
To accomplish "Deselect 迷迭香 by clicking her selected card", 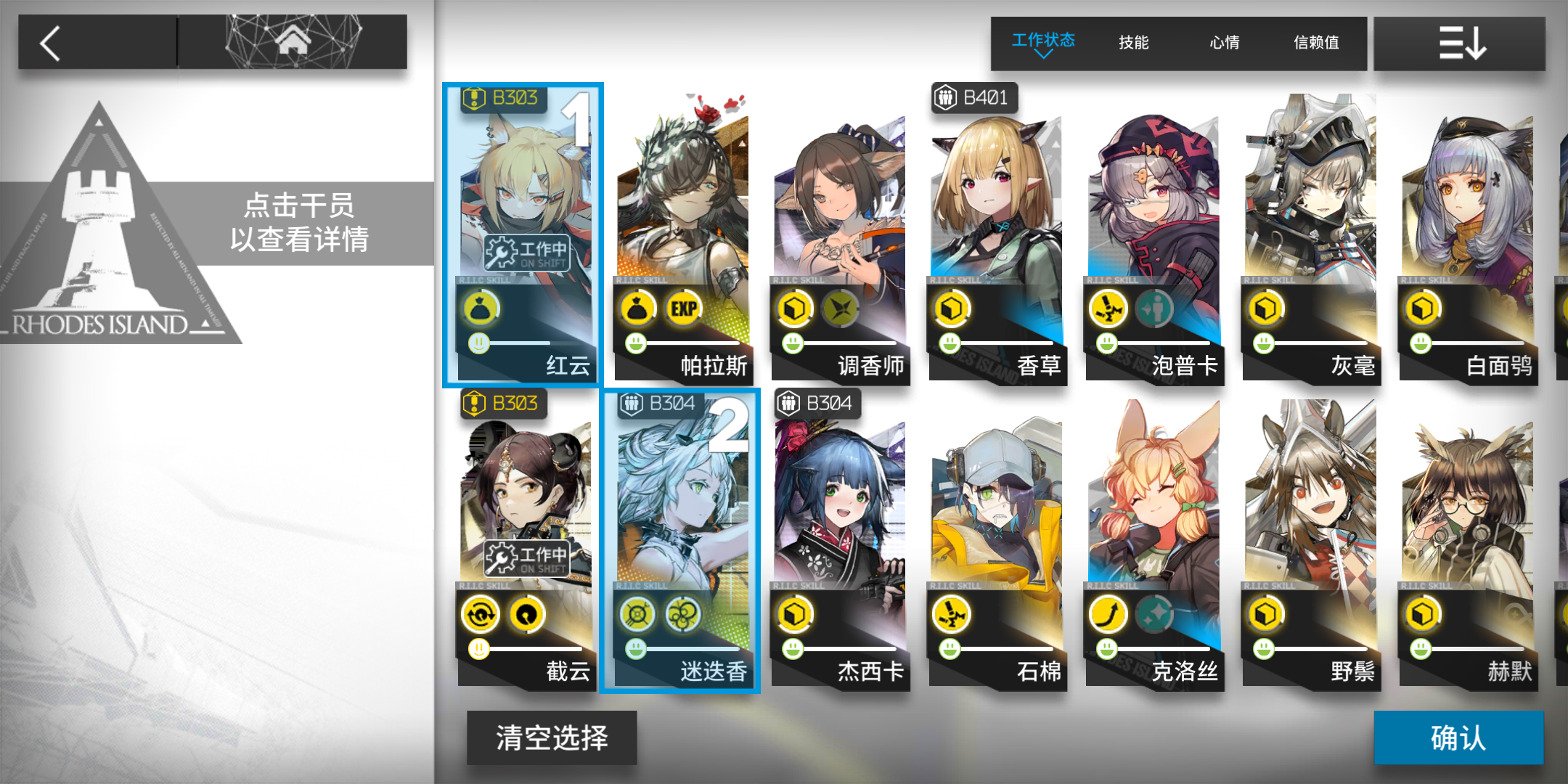I will tap(681, 508).
